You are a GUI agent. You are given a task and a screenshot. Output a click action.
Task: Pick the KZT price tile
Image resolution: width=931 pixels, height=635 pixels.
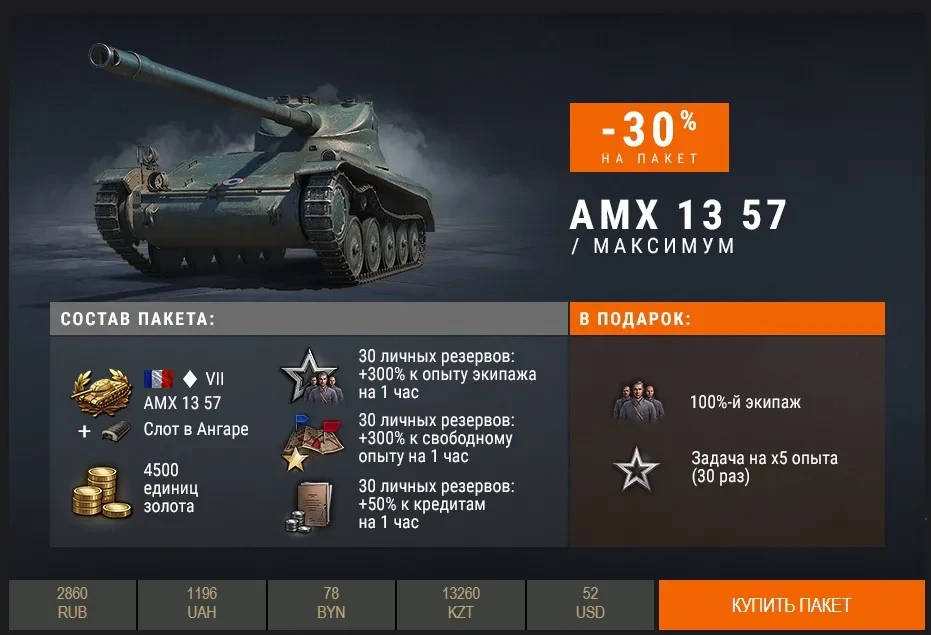click(x=460, y=604)
